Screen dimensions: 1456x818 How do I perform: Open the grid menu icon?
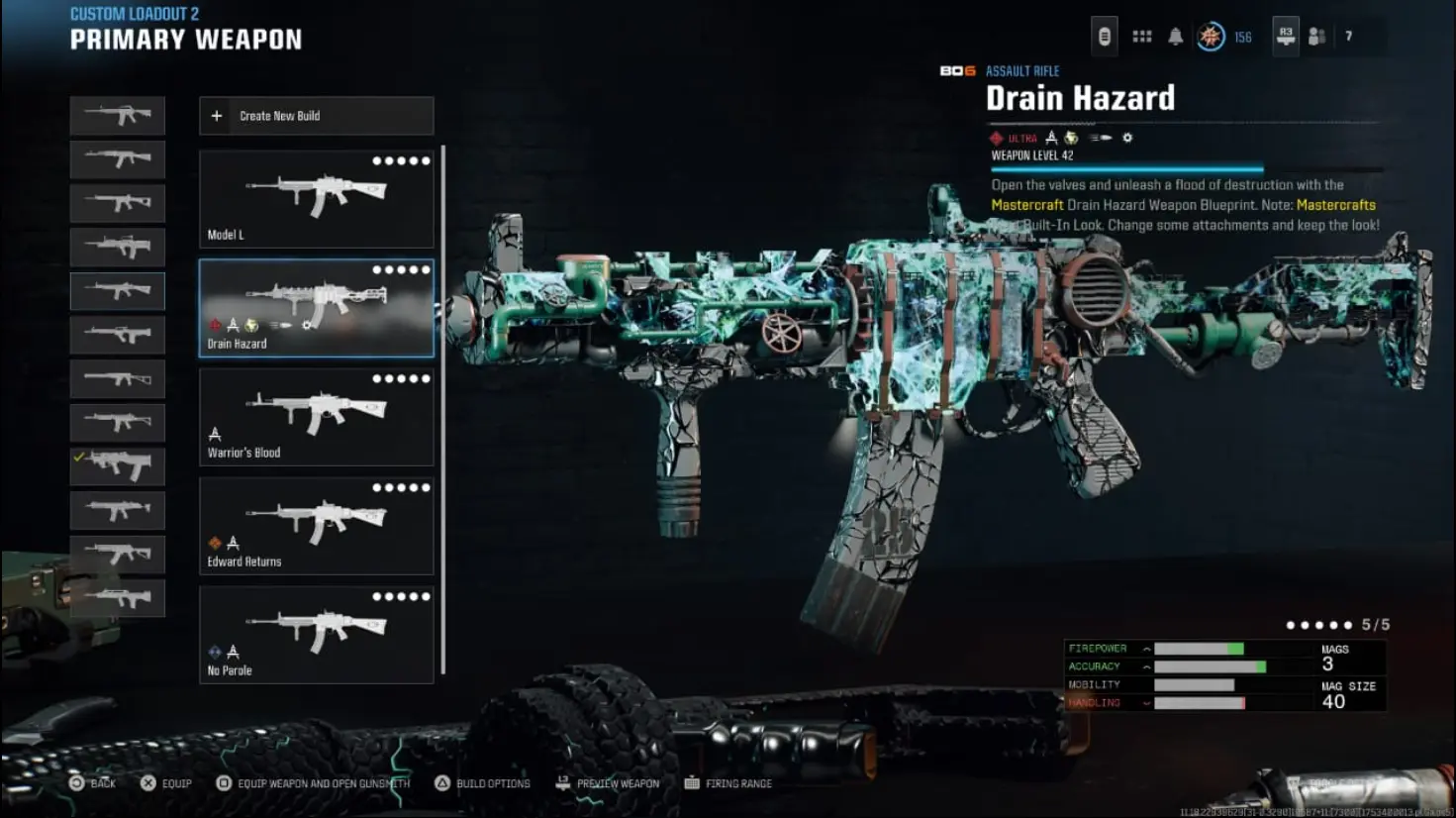point(1141,37)
